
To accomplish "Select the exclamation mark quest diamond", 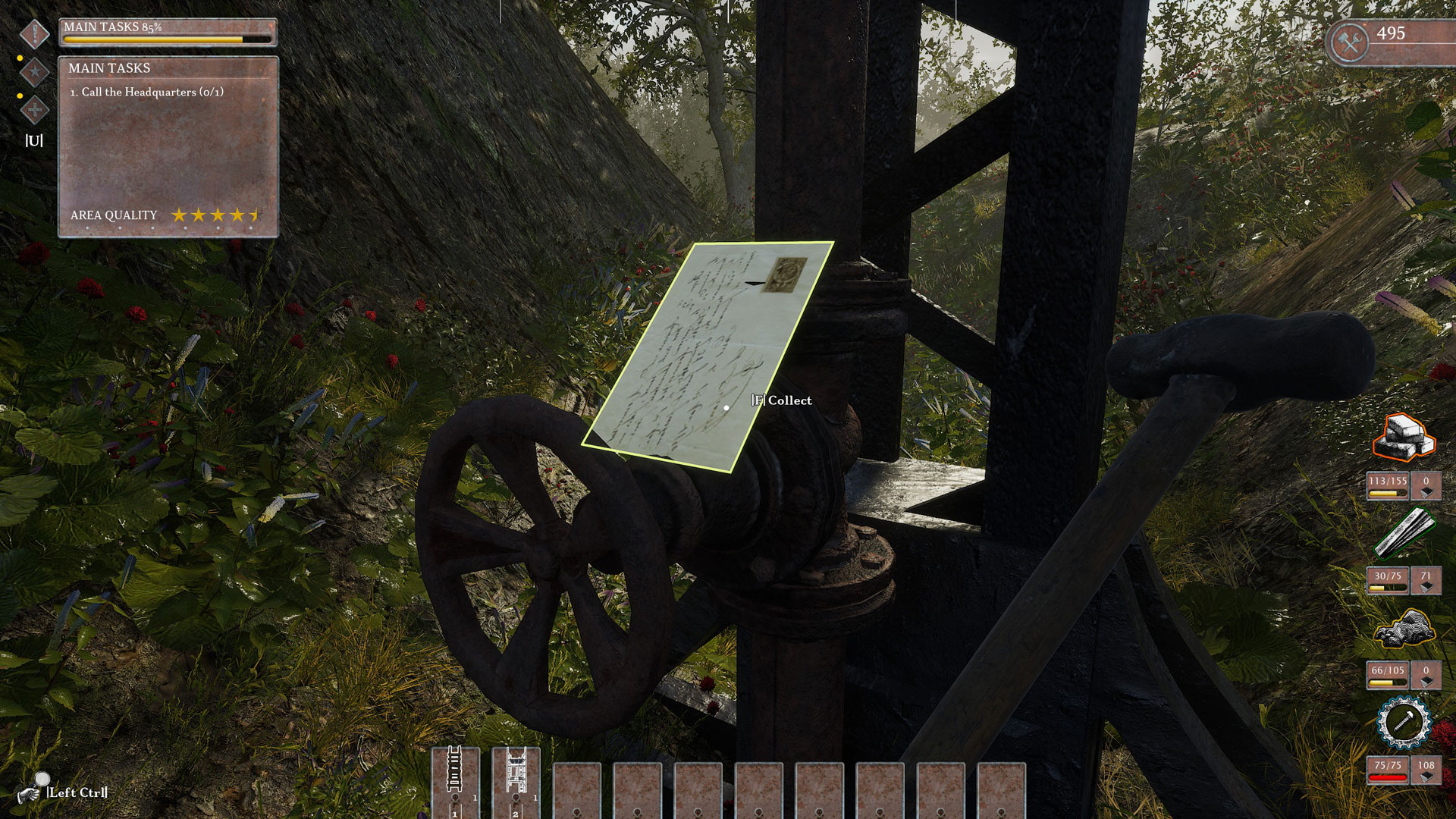I will (33, 33).
